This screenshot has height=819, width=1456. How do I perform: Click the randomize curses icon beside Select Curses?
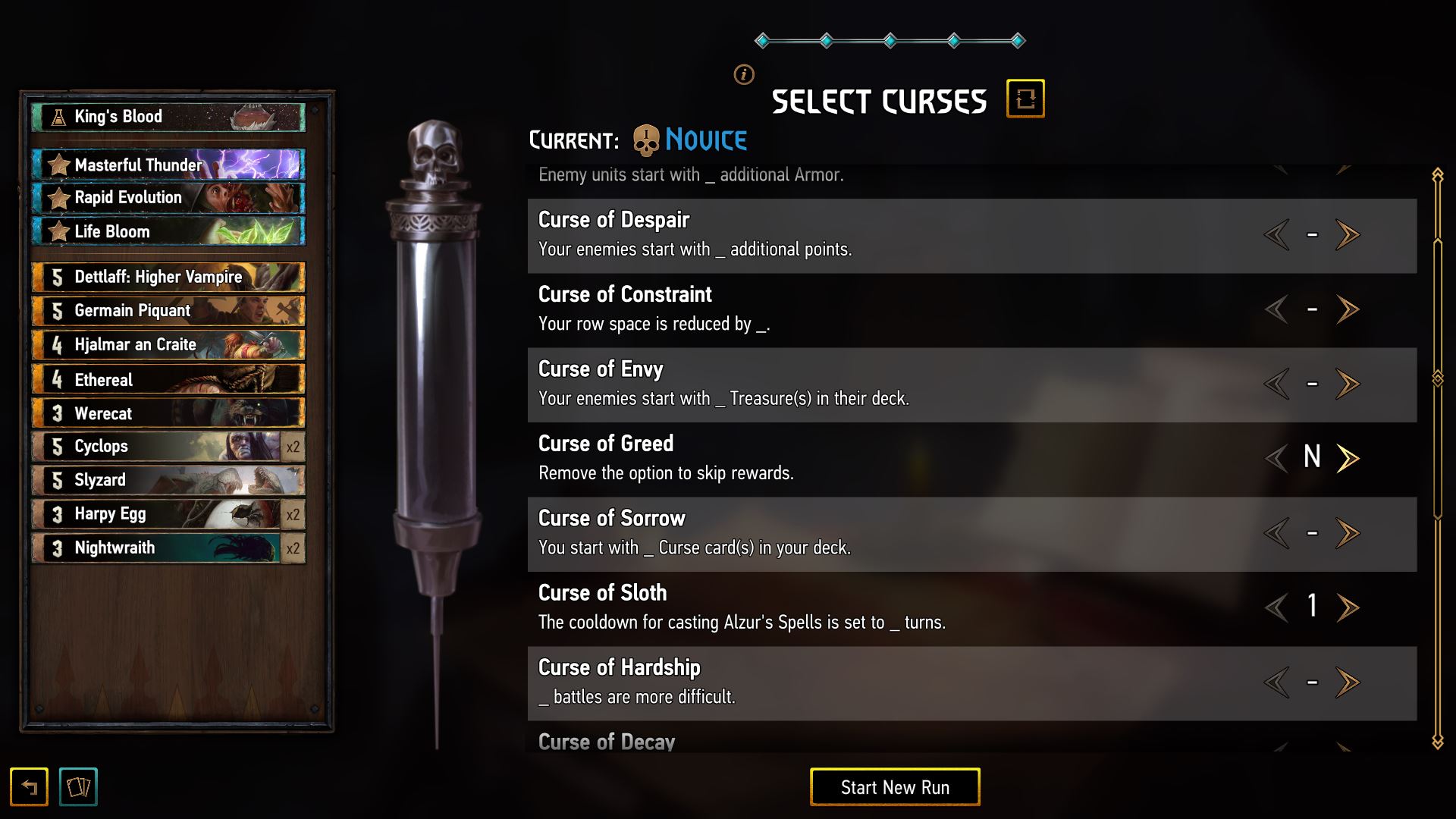point(1028,98)
